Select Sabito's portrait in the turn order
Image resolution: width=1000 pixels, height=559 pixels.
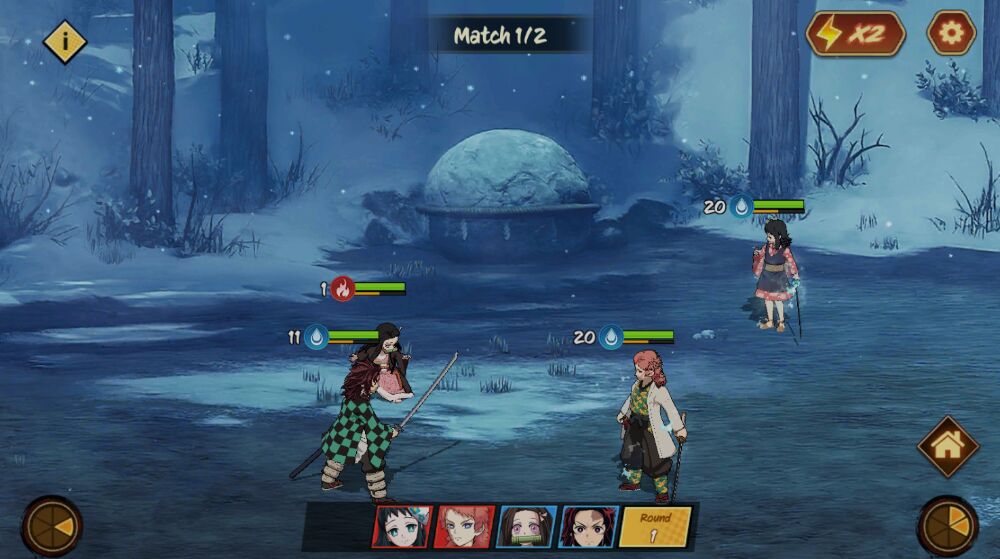pyautogui.click(x=464, y=526)
